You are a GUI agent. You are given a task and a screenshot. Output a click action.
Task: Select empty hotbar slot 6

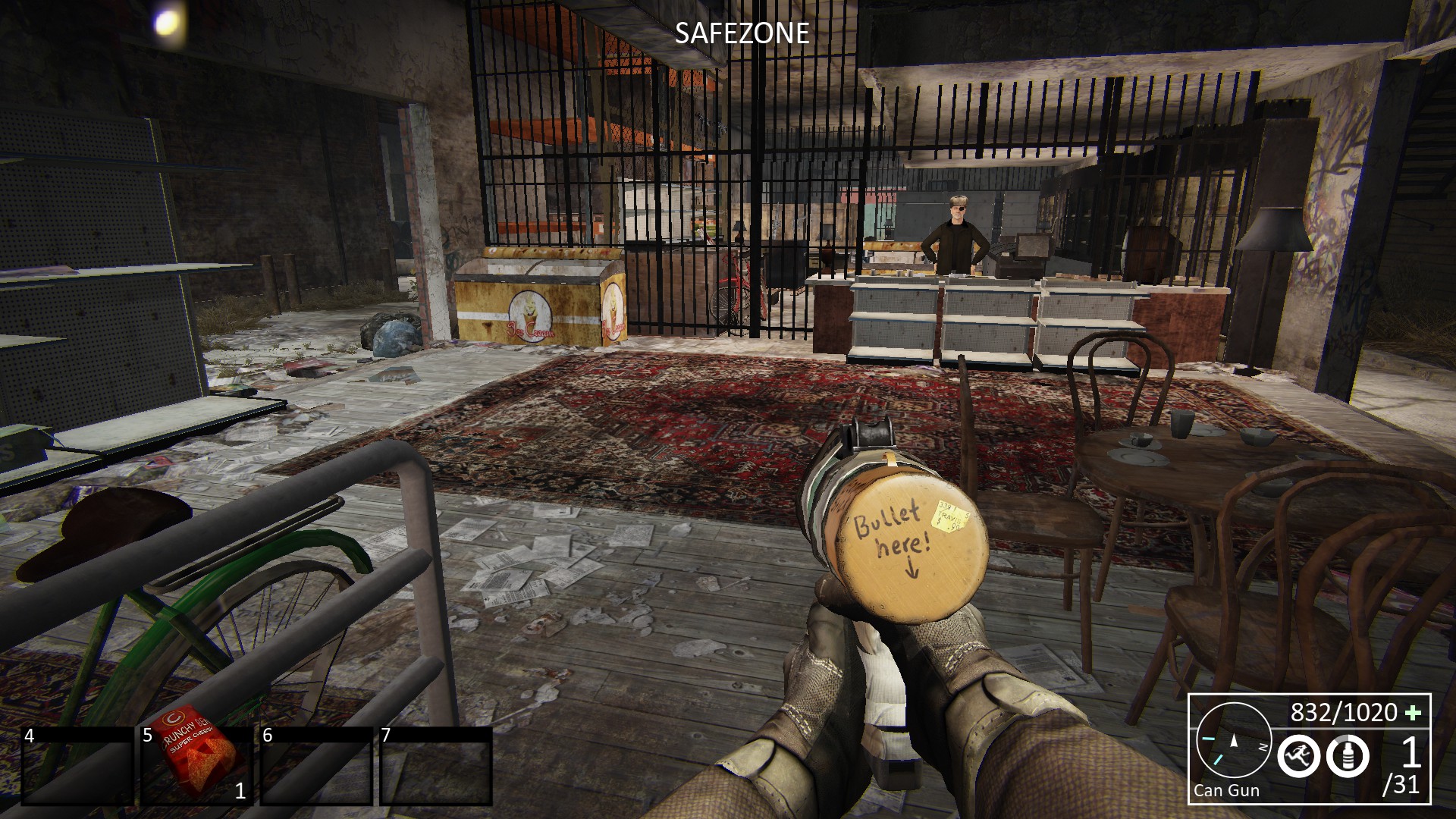point(315,766)
